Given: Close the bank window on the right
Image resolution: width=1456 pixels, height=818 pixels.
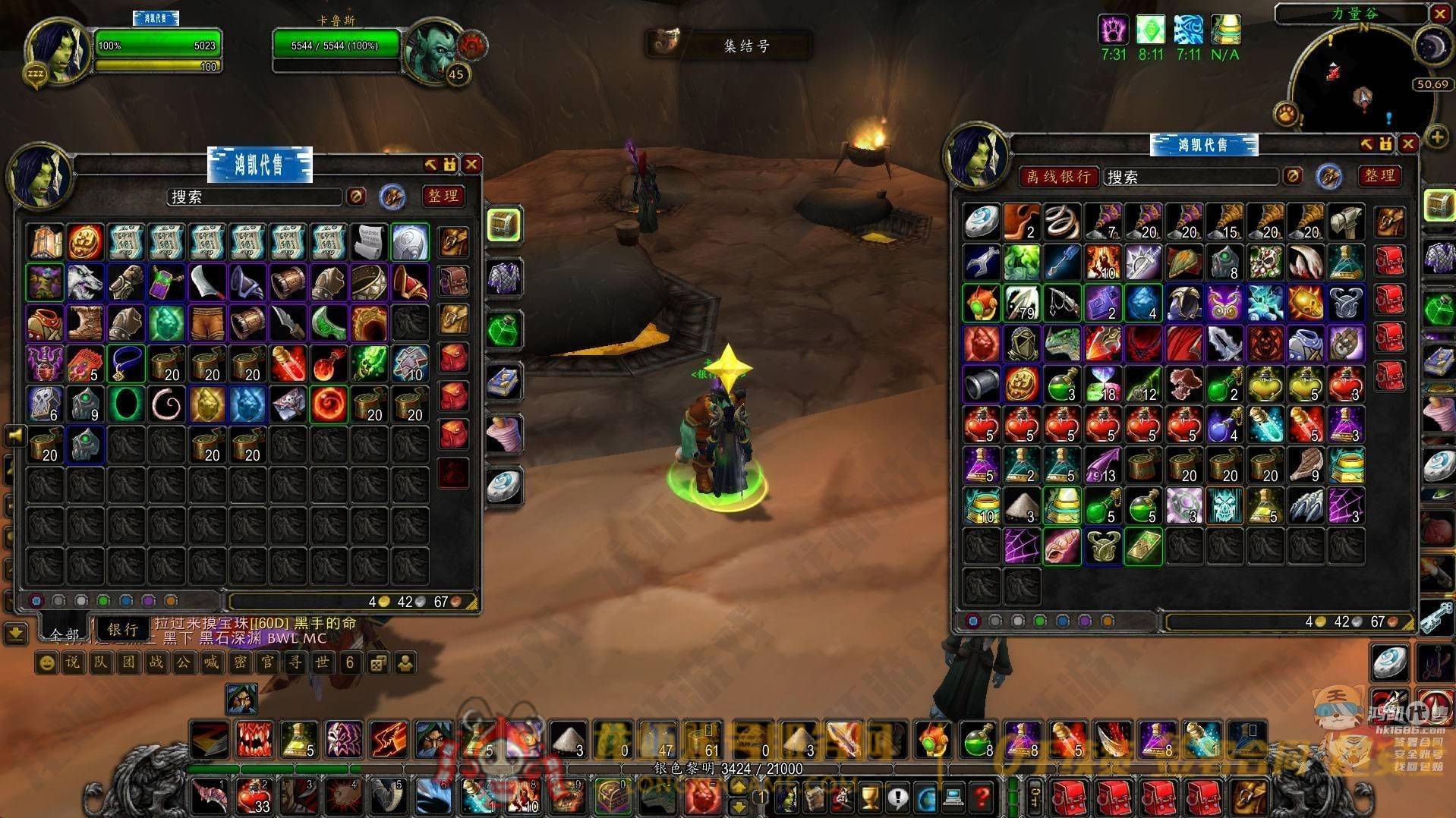Looking at the screenshot, I should pos(1408,143).
